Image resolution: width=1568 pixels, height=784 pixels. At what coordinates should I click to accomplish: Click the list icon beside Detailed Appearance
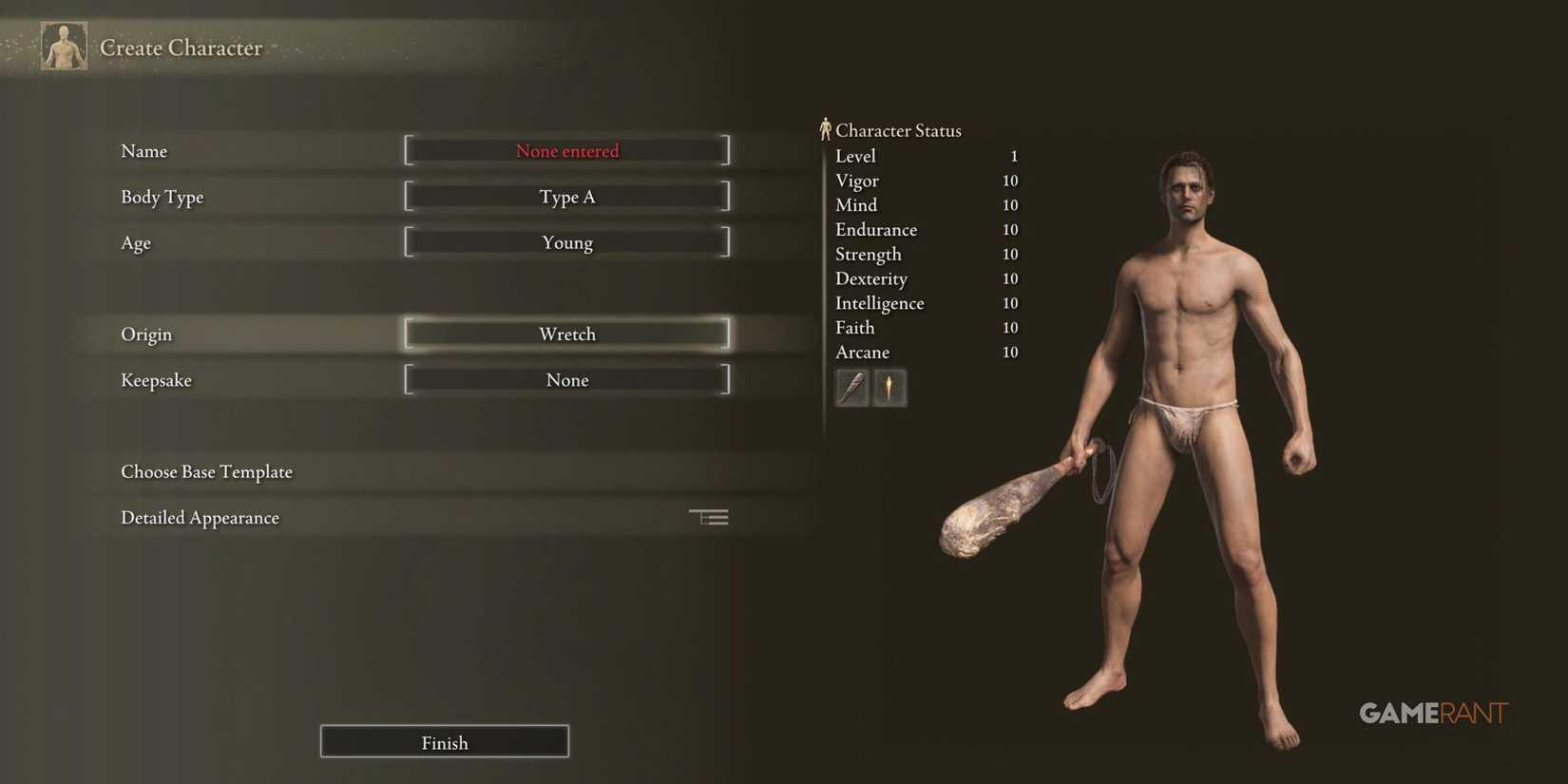tap(708, 516)
